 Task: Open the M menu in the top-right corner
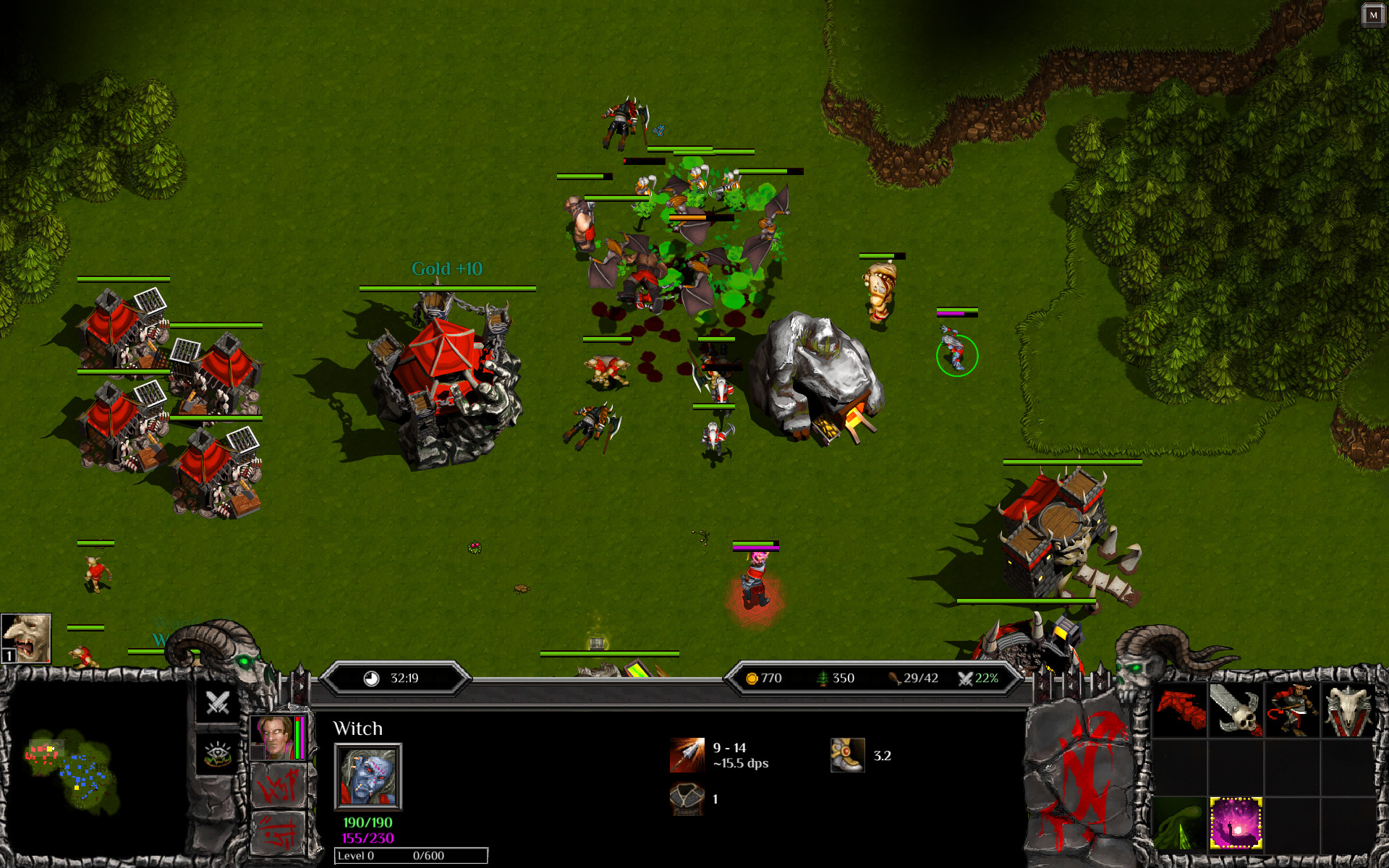[x=1374, y=14]
